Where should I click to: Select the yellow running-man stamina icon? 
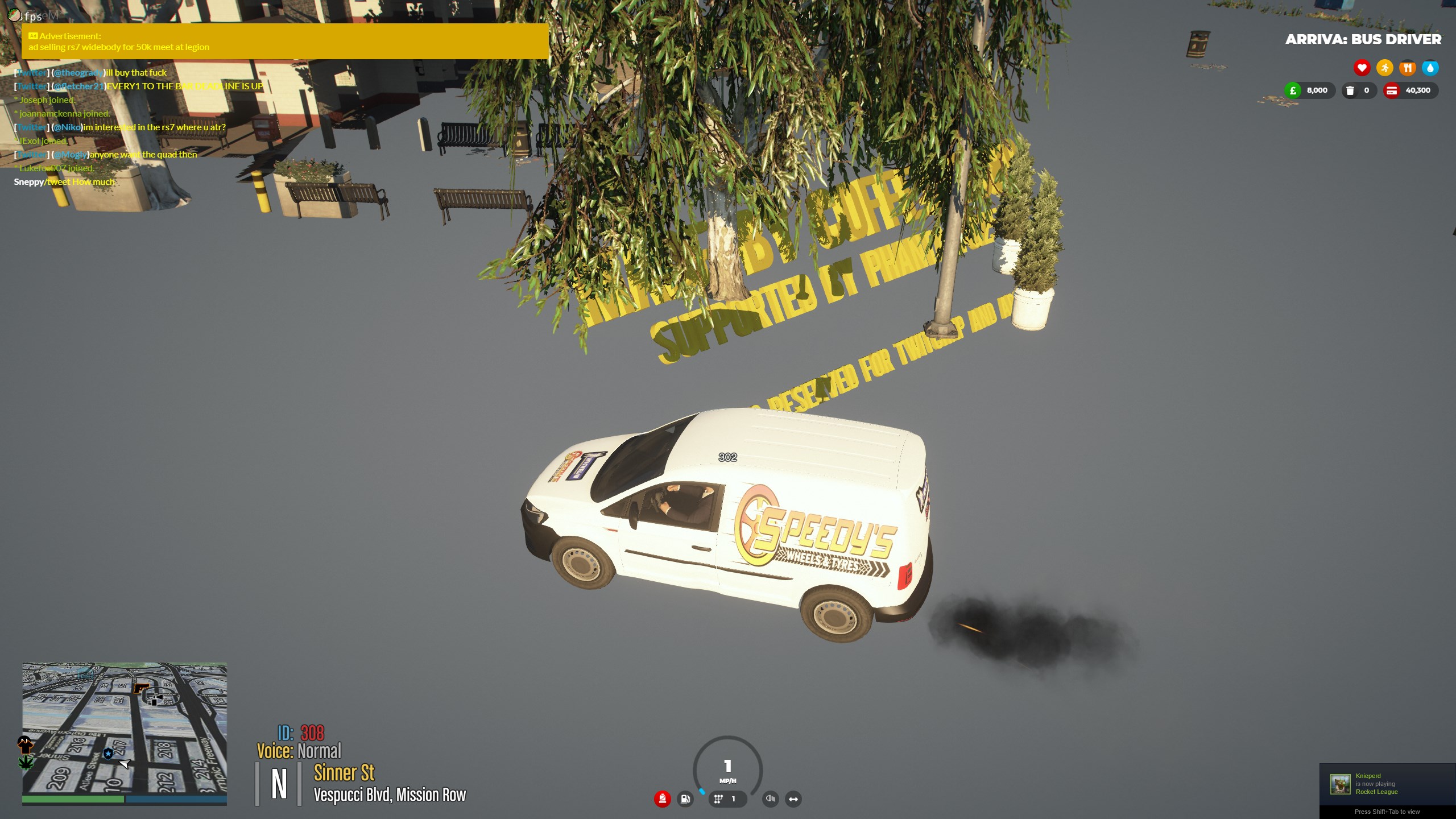click(x=1384, y=68)
